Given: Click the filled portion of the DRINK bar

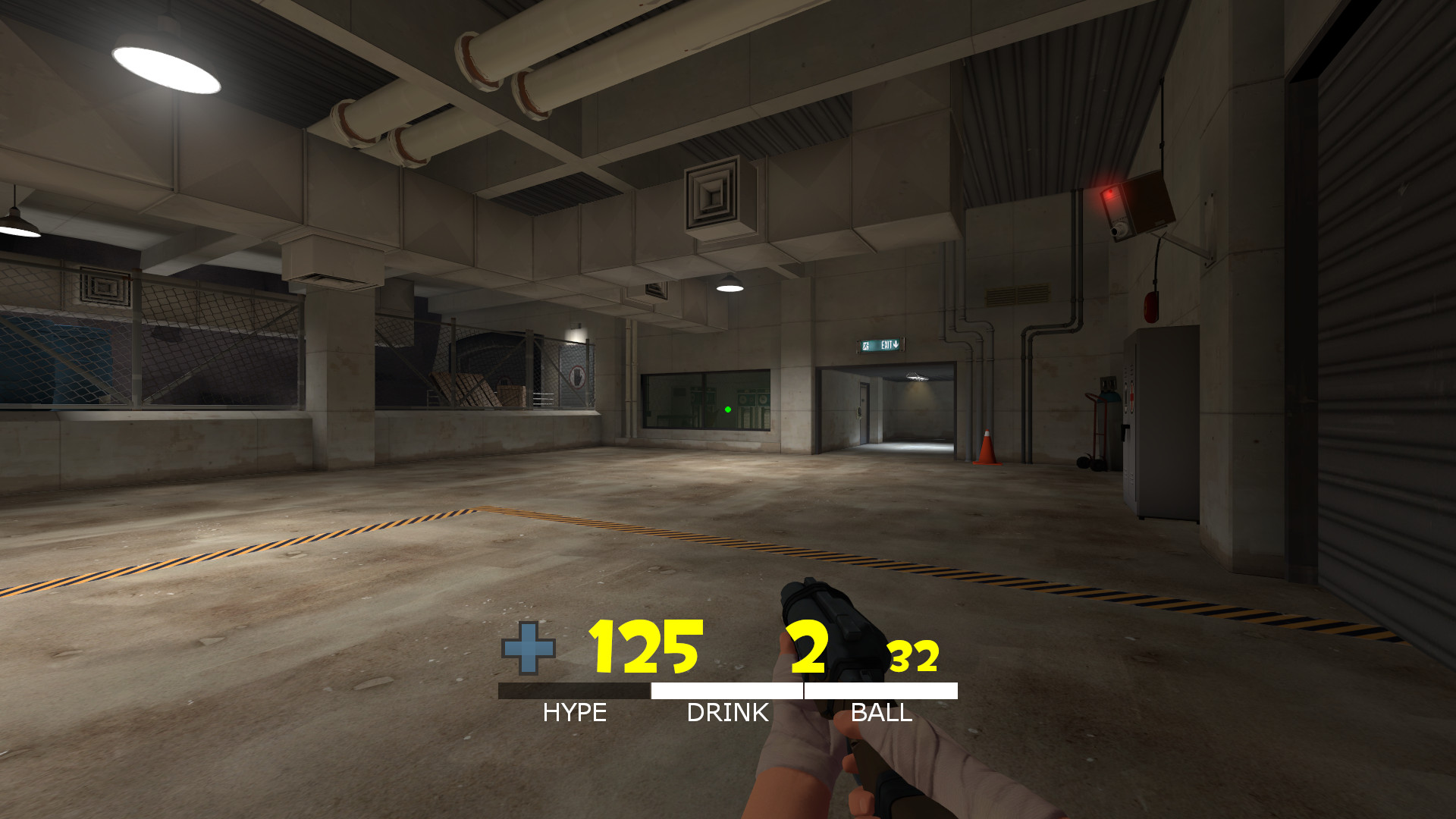Looking at the screenshot, I should click(x=726, y=689).
